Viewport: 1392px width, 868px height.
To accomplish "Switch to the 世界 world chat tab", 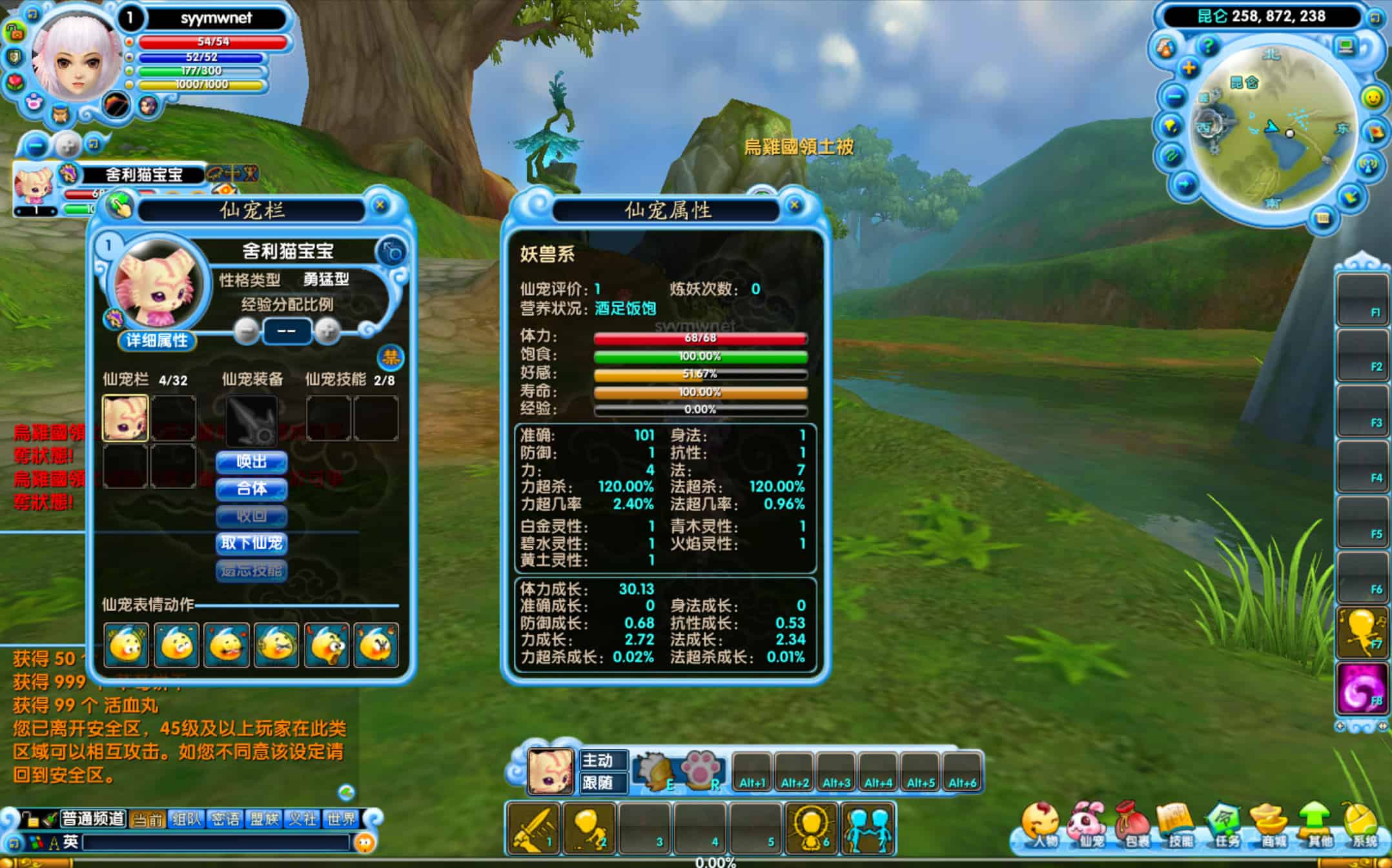I will (341, 819).
